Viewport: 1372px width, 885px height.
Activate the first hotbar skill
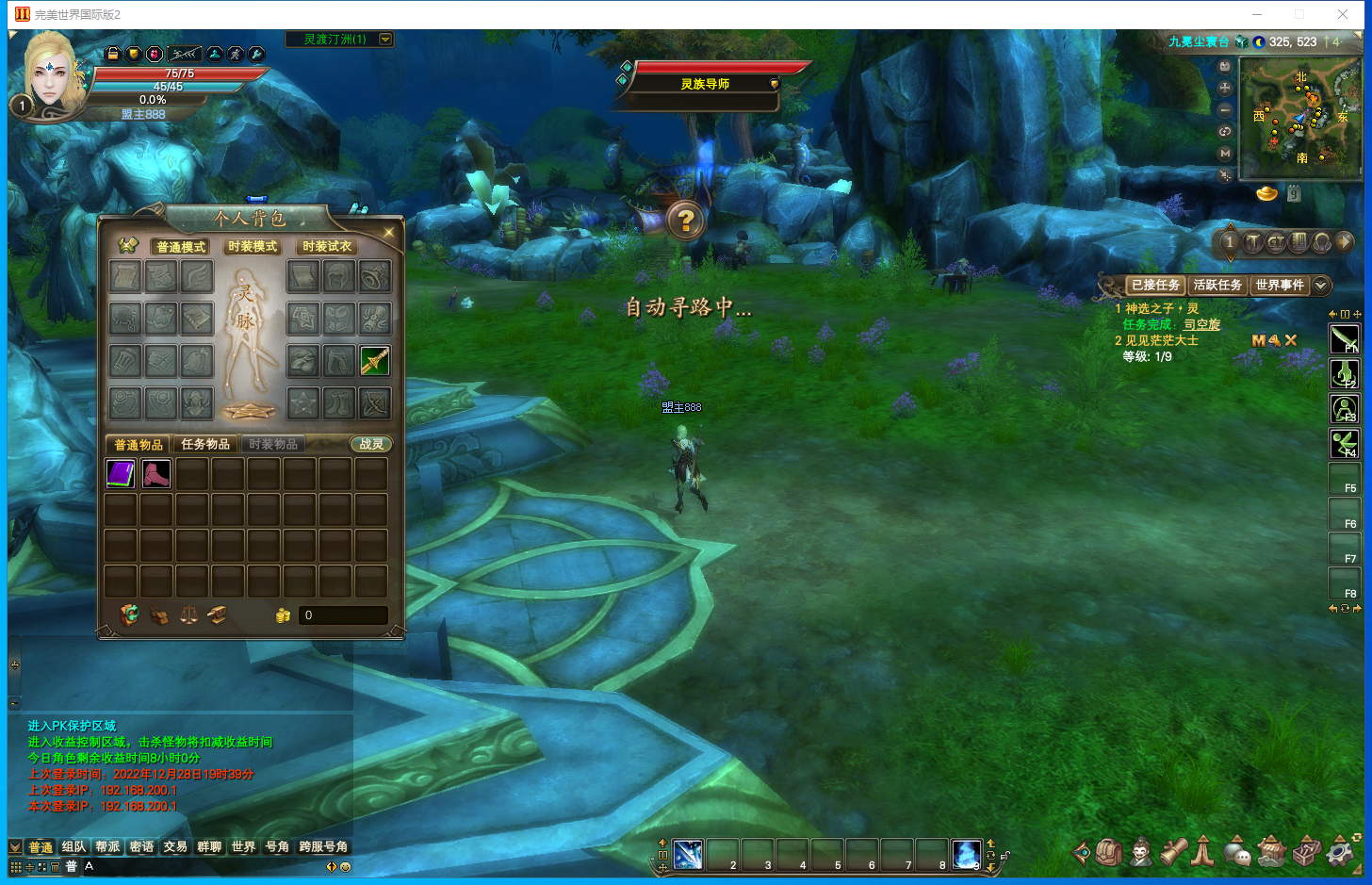point(688,855)
